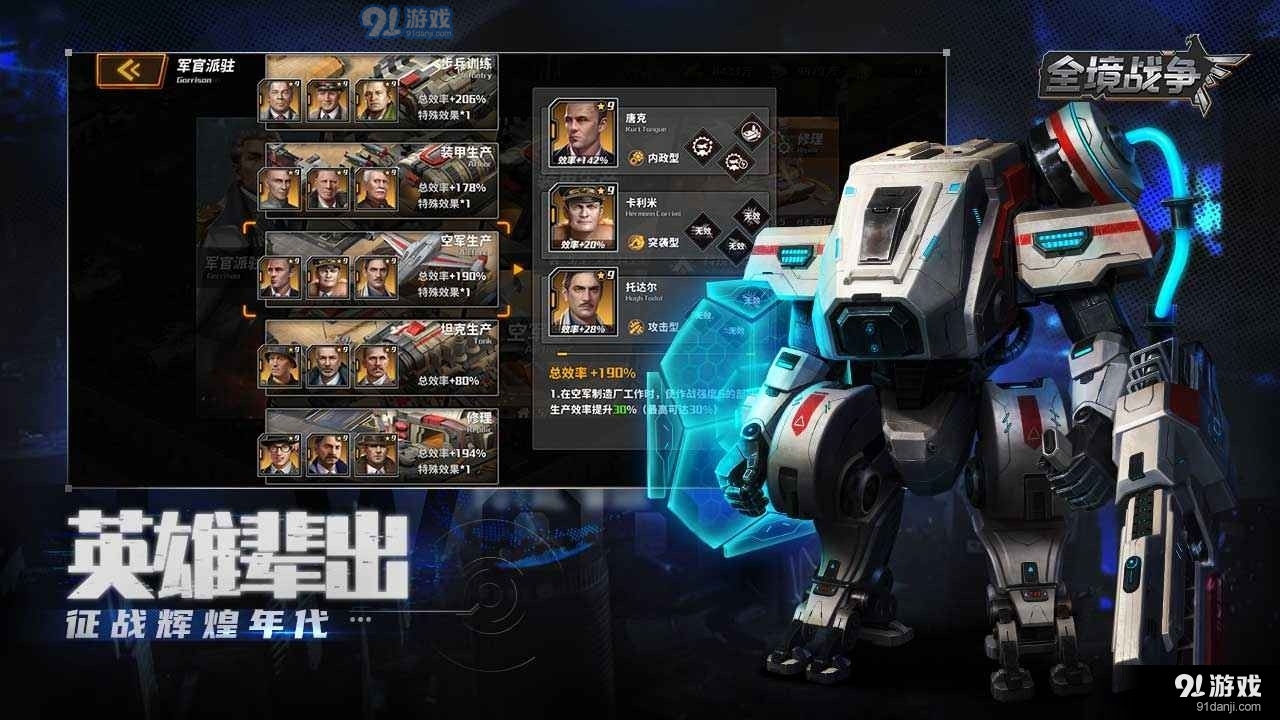Click the orange arrow beside 空军生产 row

[x=516, y=268]
